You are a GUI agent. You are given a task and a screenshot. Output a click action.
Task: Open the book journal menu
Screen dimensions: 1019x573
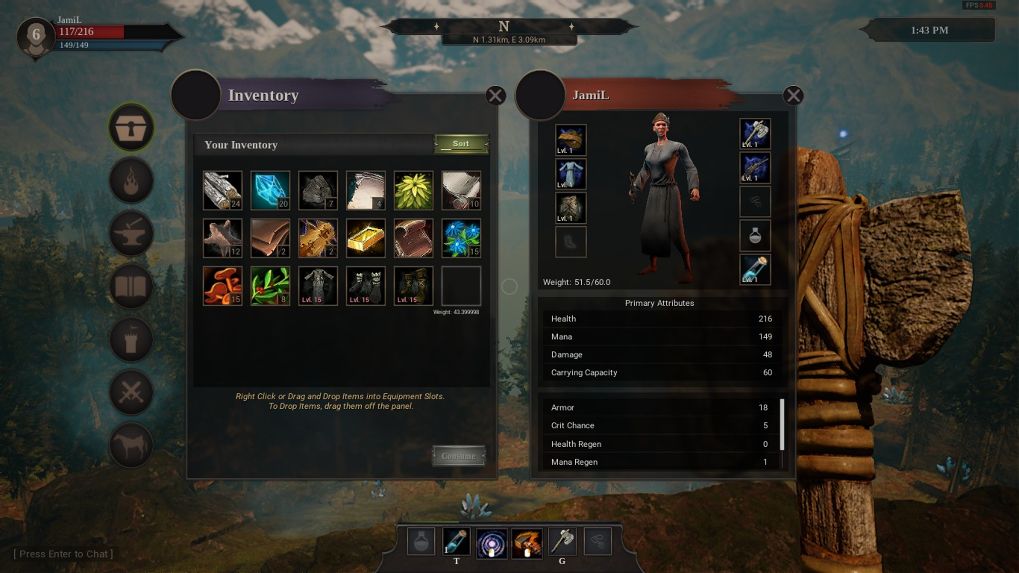tap(131, 287)
